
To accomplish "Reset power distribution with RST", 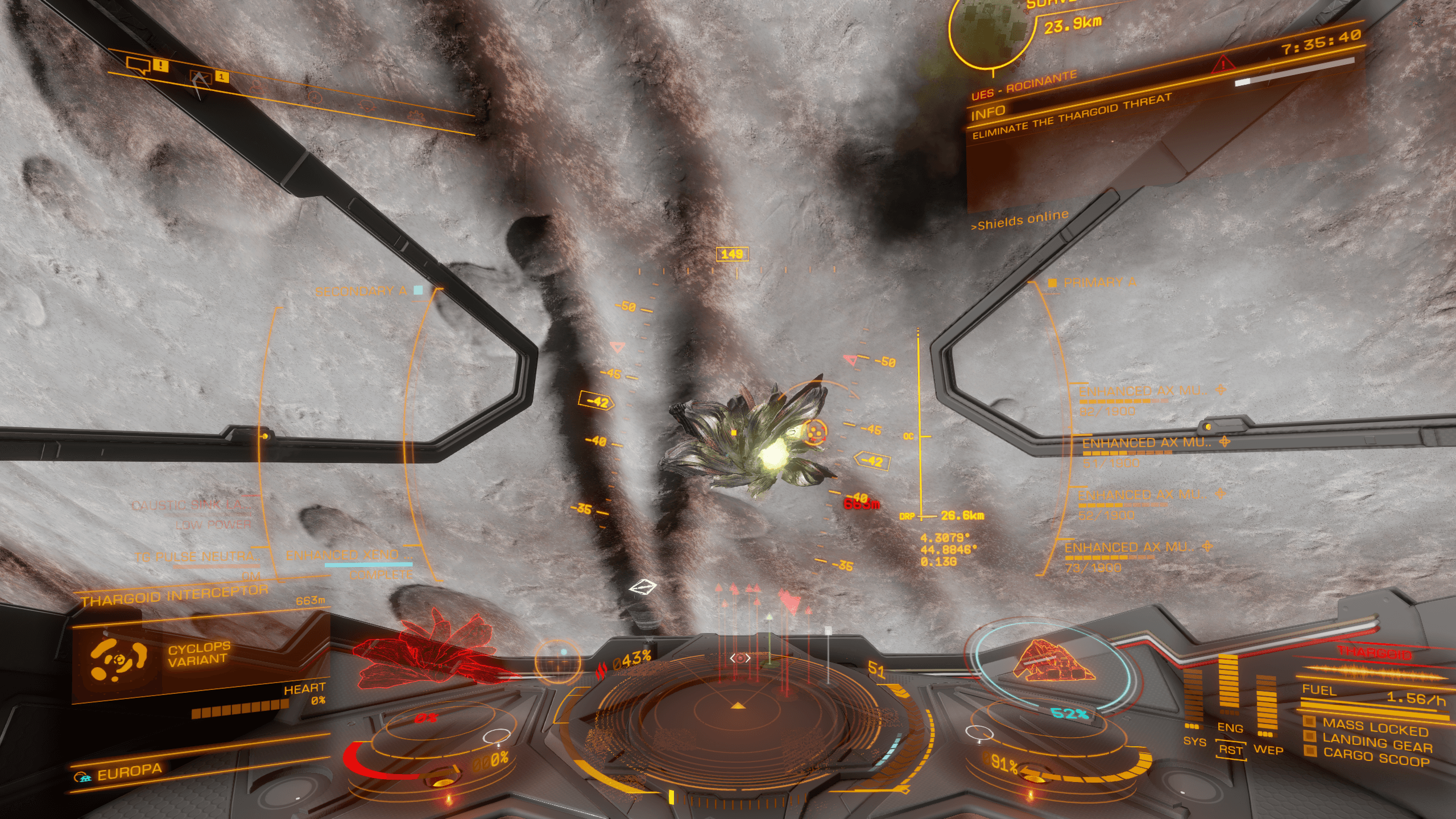I will pos(1230,750).
